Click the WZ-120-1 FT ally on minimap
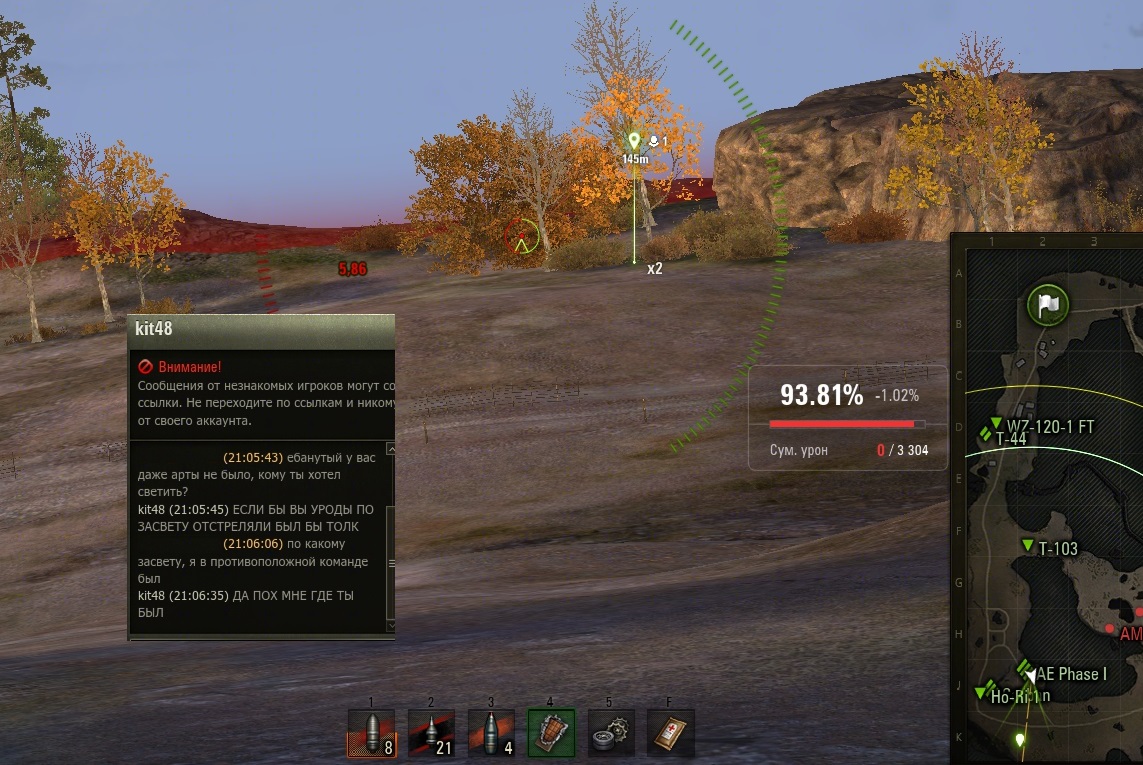Screen dimensions: 1143x765 click(x=996, y=423)
